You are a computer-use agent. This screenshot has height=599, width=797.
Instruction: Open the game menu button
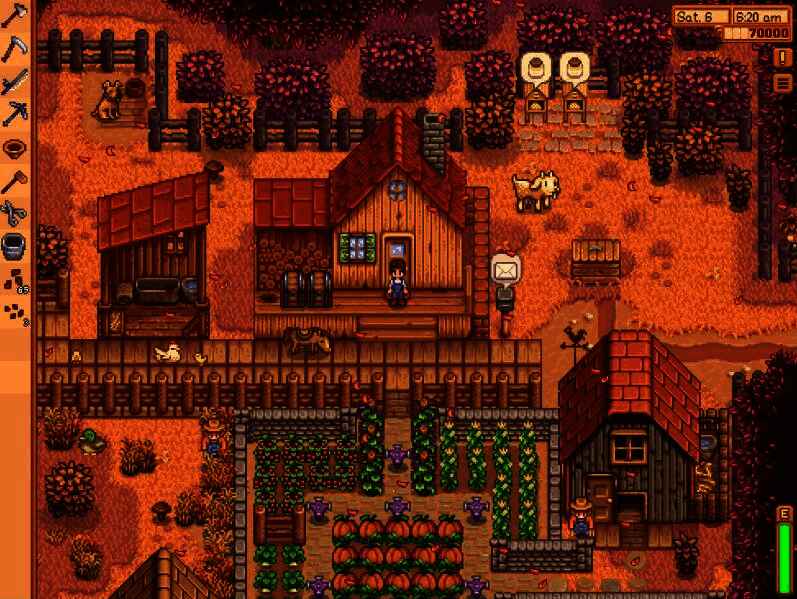coord(783,83)
